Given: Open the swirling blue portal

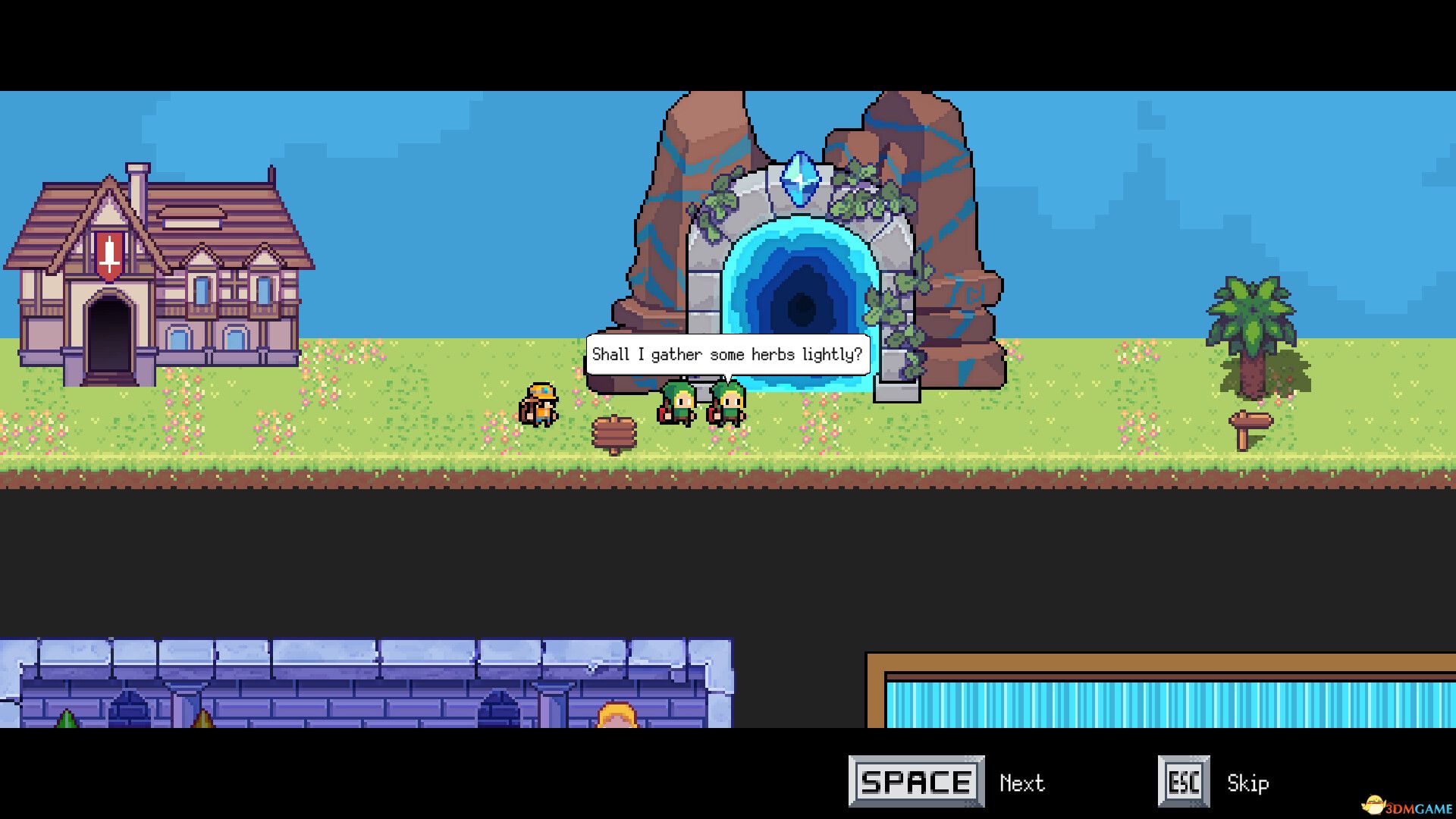Looking at the screenshot, I should point(800,303).
